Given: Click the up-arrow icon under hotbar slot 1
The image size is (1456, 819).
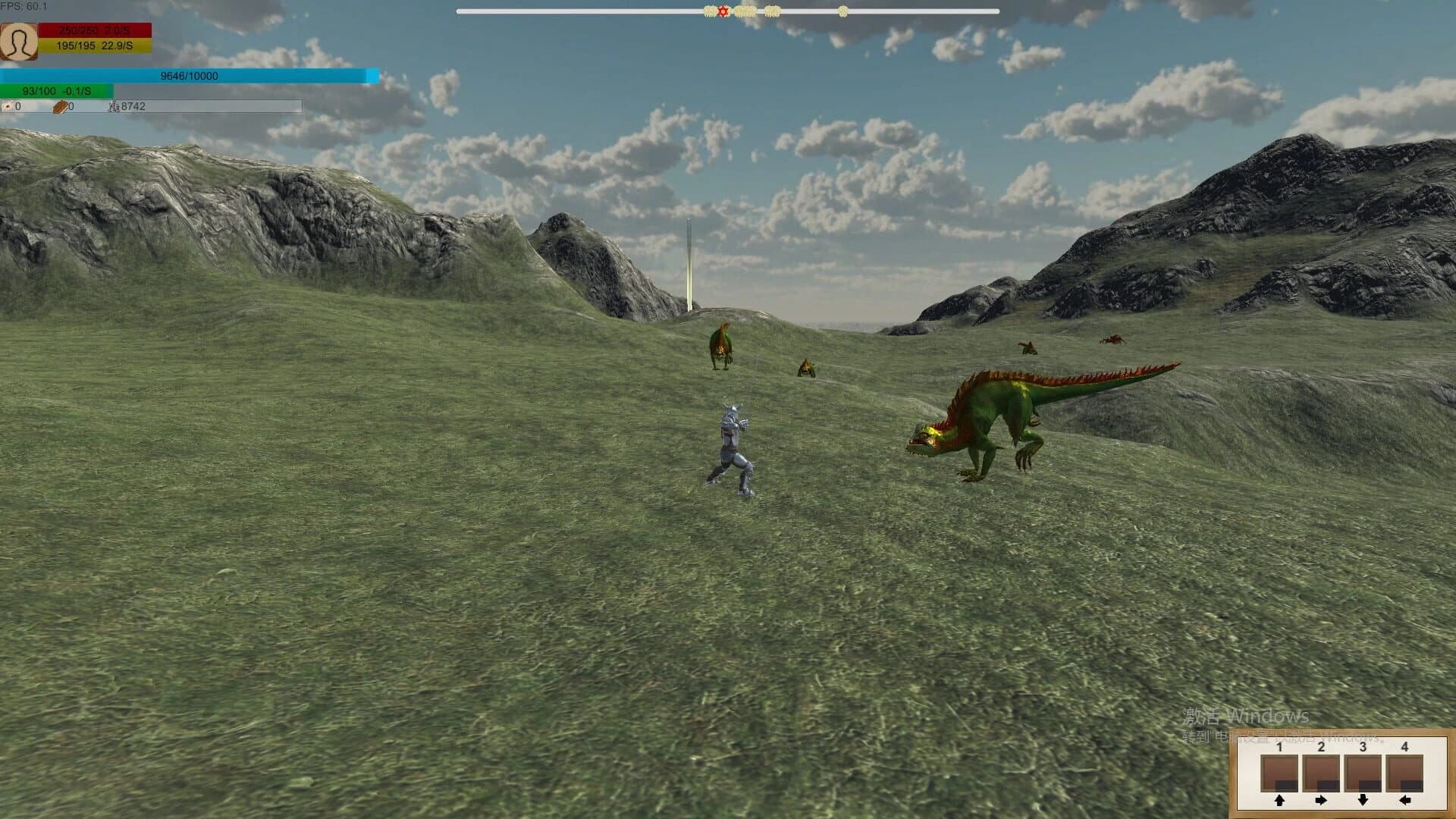Looking at the screenshot, I should tap(1279, 801).
